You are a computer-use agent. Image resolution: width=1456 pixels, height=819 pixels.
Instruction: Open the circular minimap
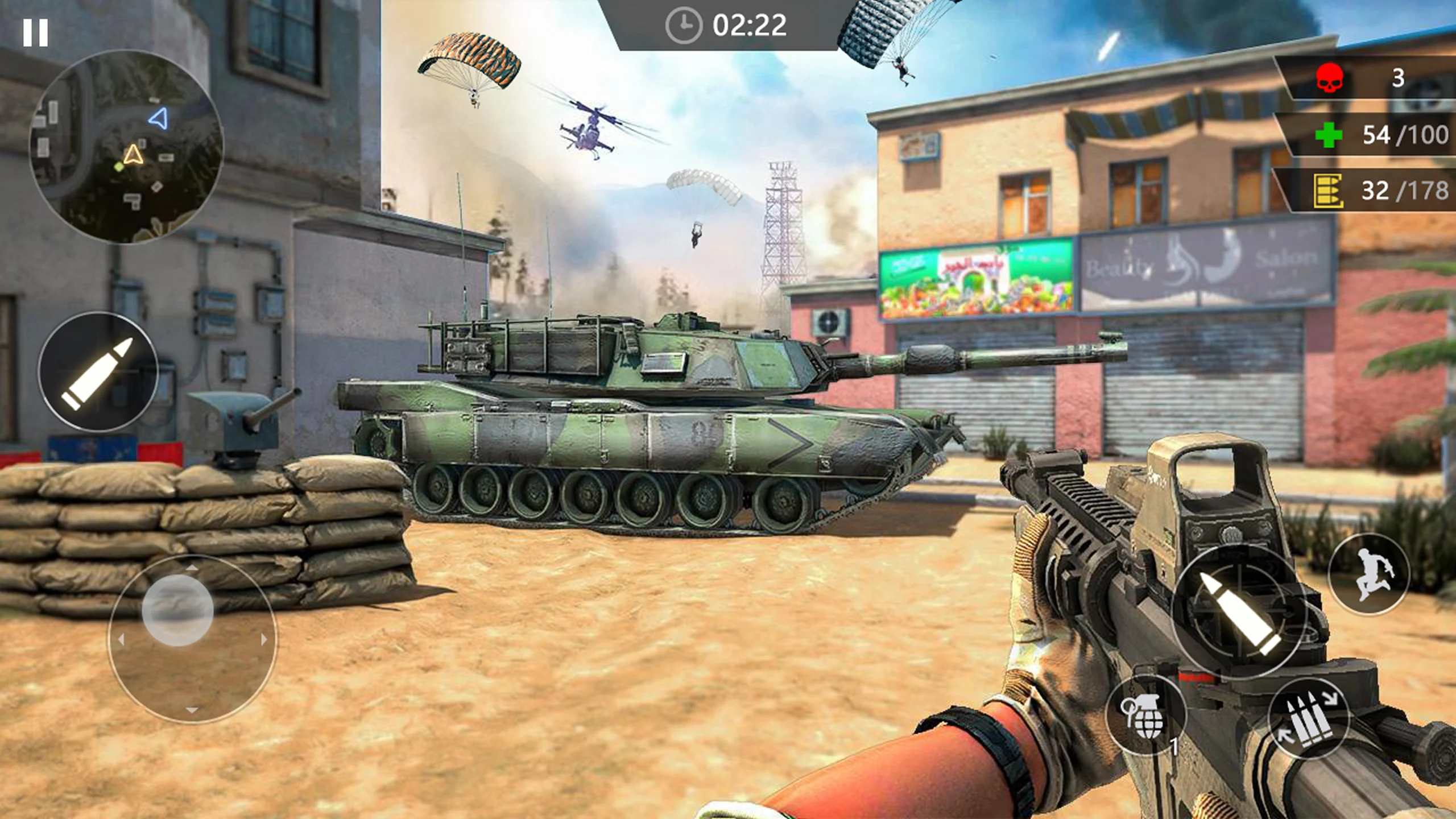coord(126,146)
